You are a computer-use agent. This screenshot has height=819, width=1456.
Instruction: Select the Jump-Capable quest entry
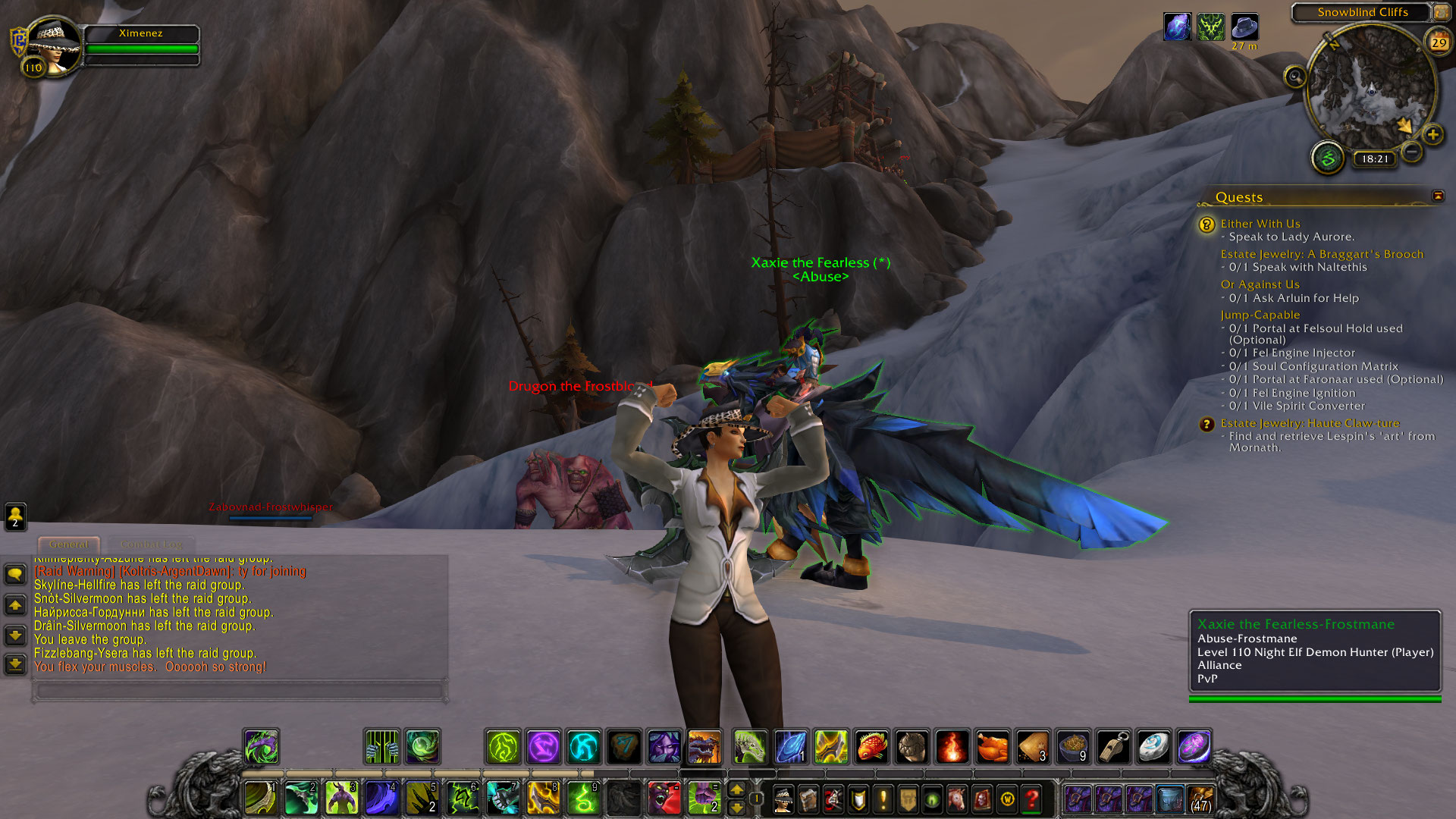1260,315
